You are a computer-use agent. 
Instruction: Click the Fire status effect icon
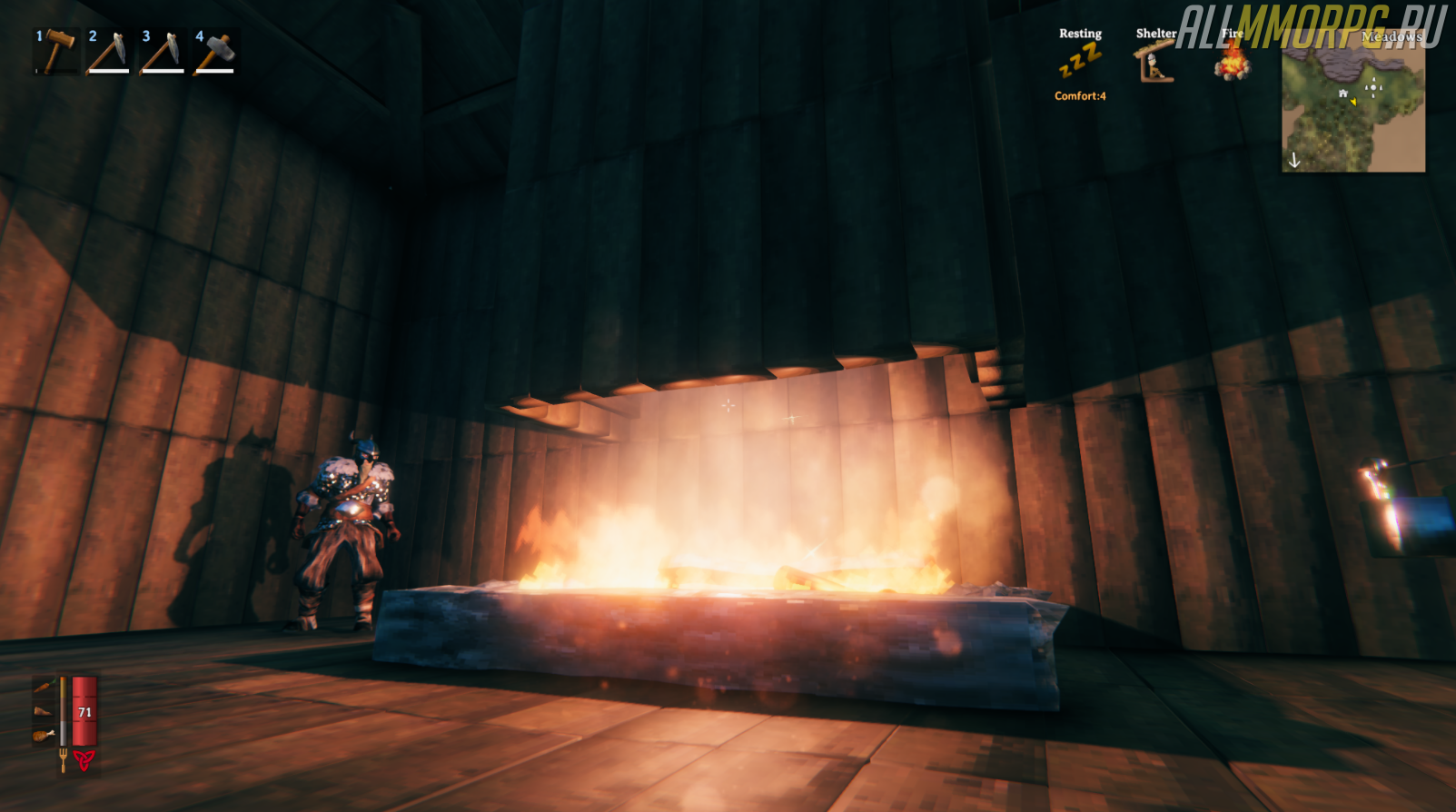pyautogui.click(x=1233, y=62)
